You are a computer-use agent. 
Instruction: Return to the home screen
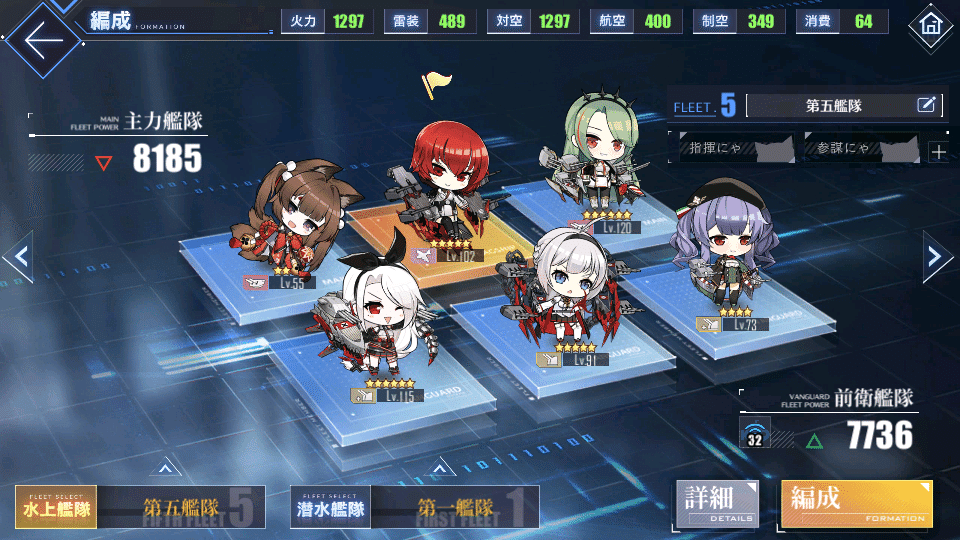point(932,25)
